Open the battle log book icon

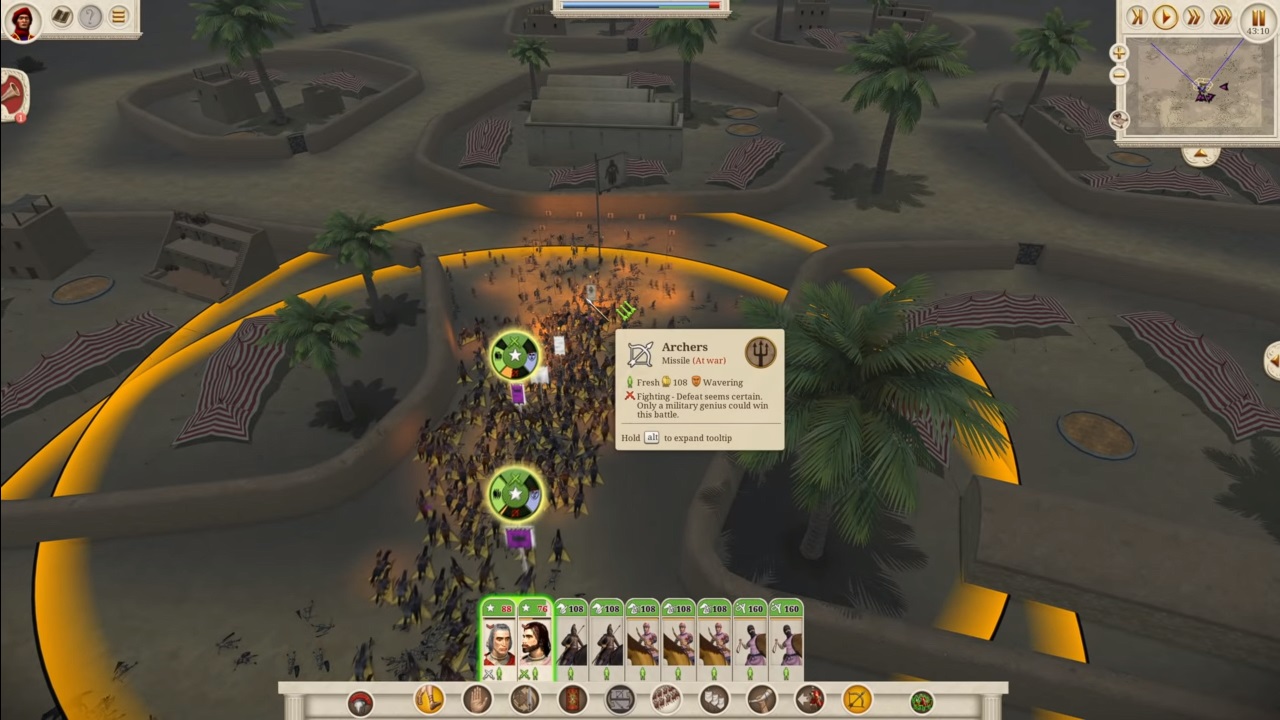(60, 17)
